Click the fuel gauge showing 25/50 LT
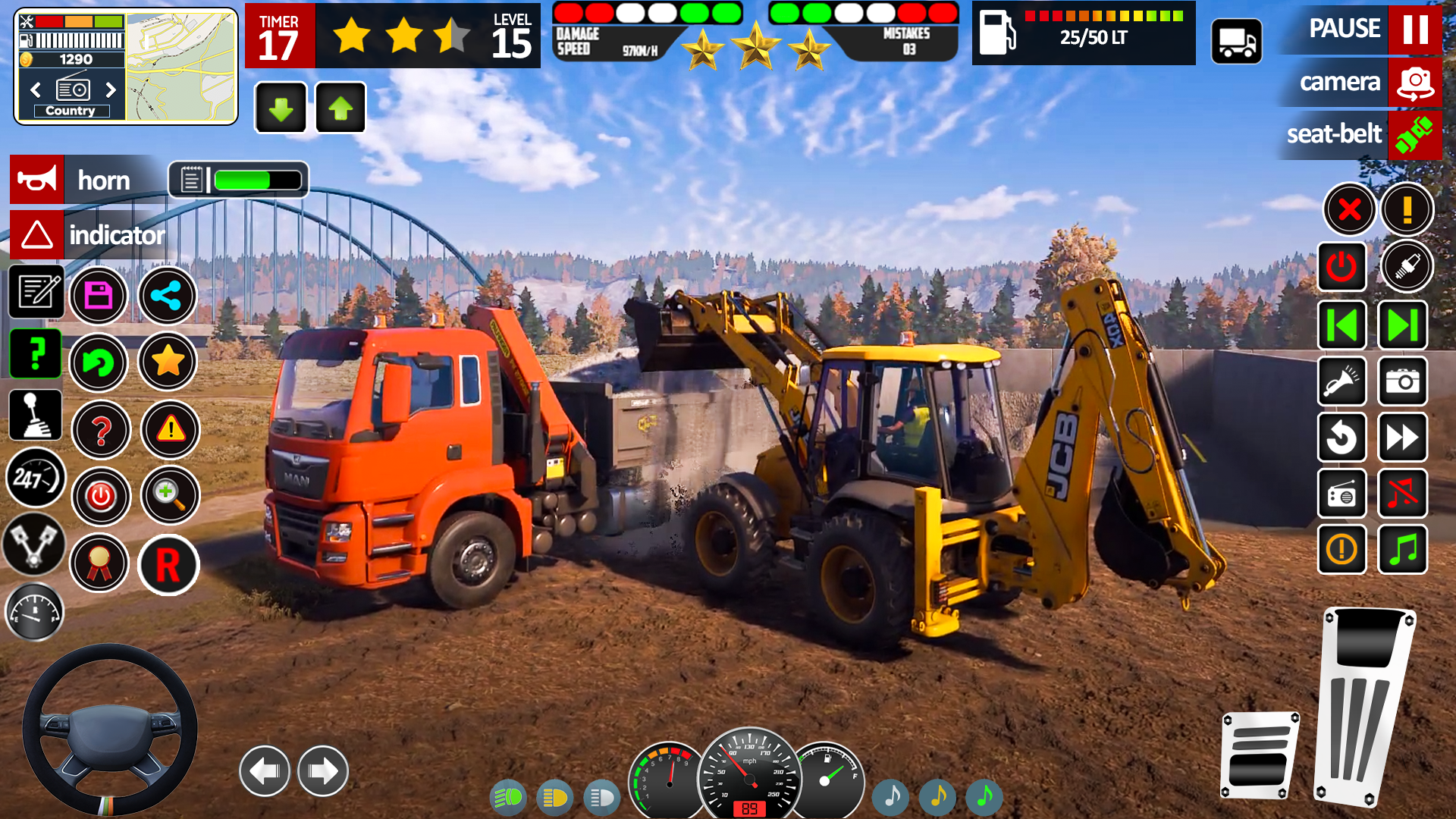Viewport: 1456px width, 819px height. point(1083,33)
